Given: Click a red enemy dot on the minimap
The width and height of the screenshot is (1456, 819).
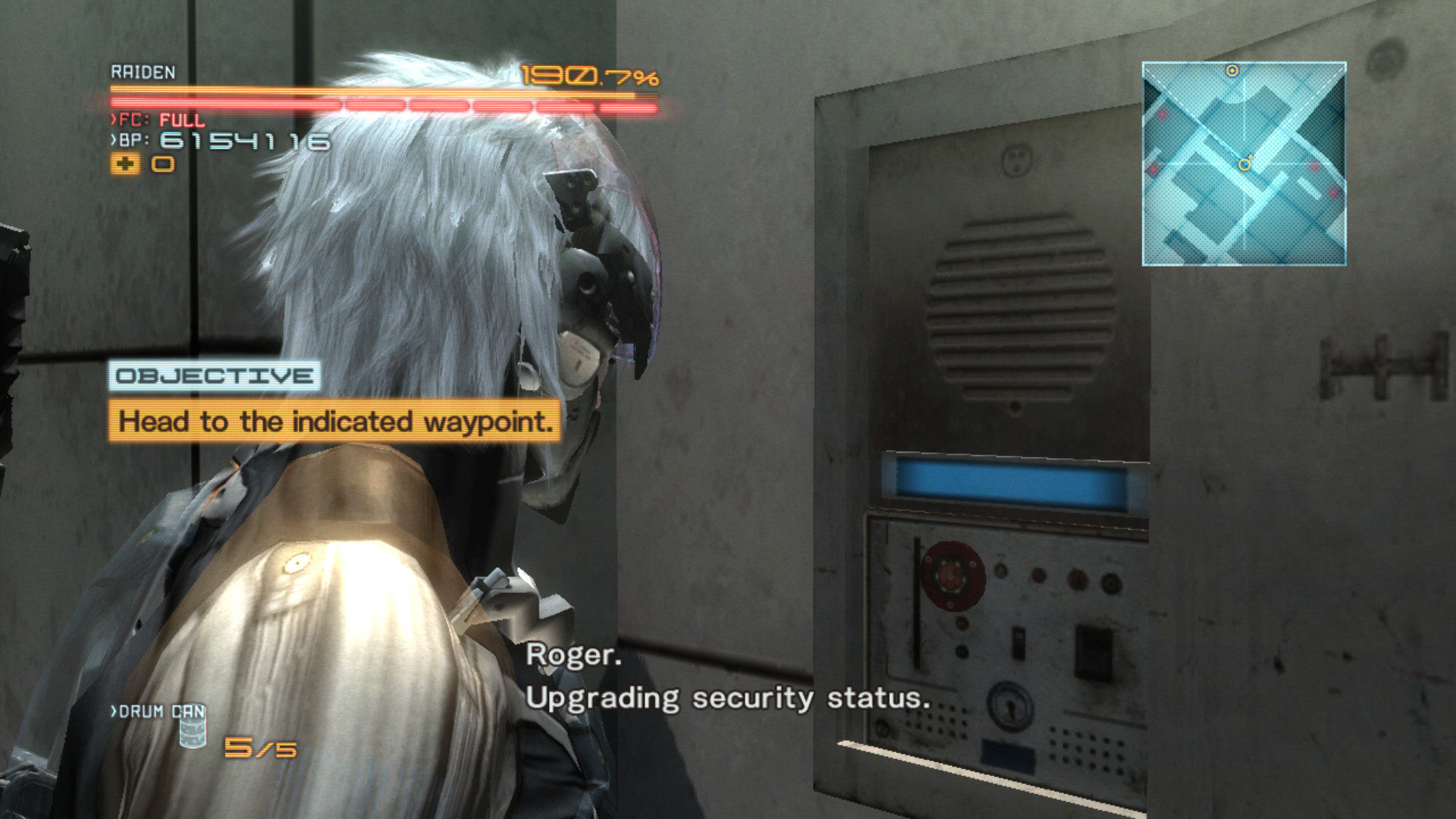Looking at the screenshot, I should click(x=1163, y=114).
